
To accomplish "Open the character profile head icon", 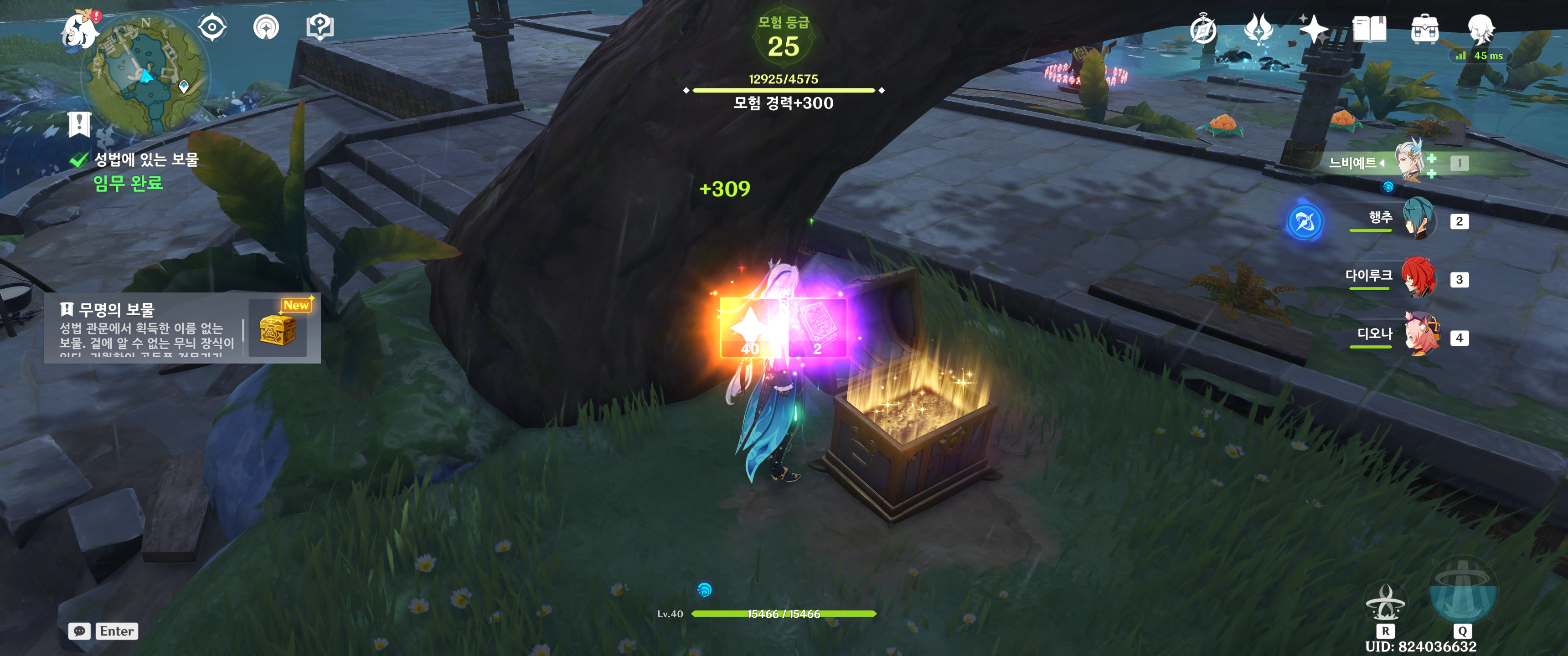I will coord(1480,29).
